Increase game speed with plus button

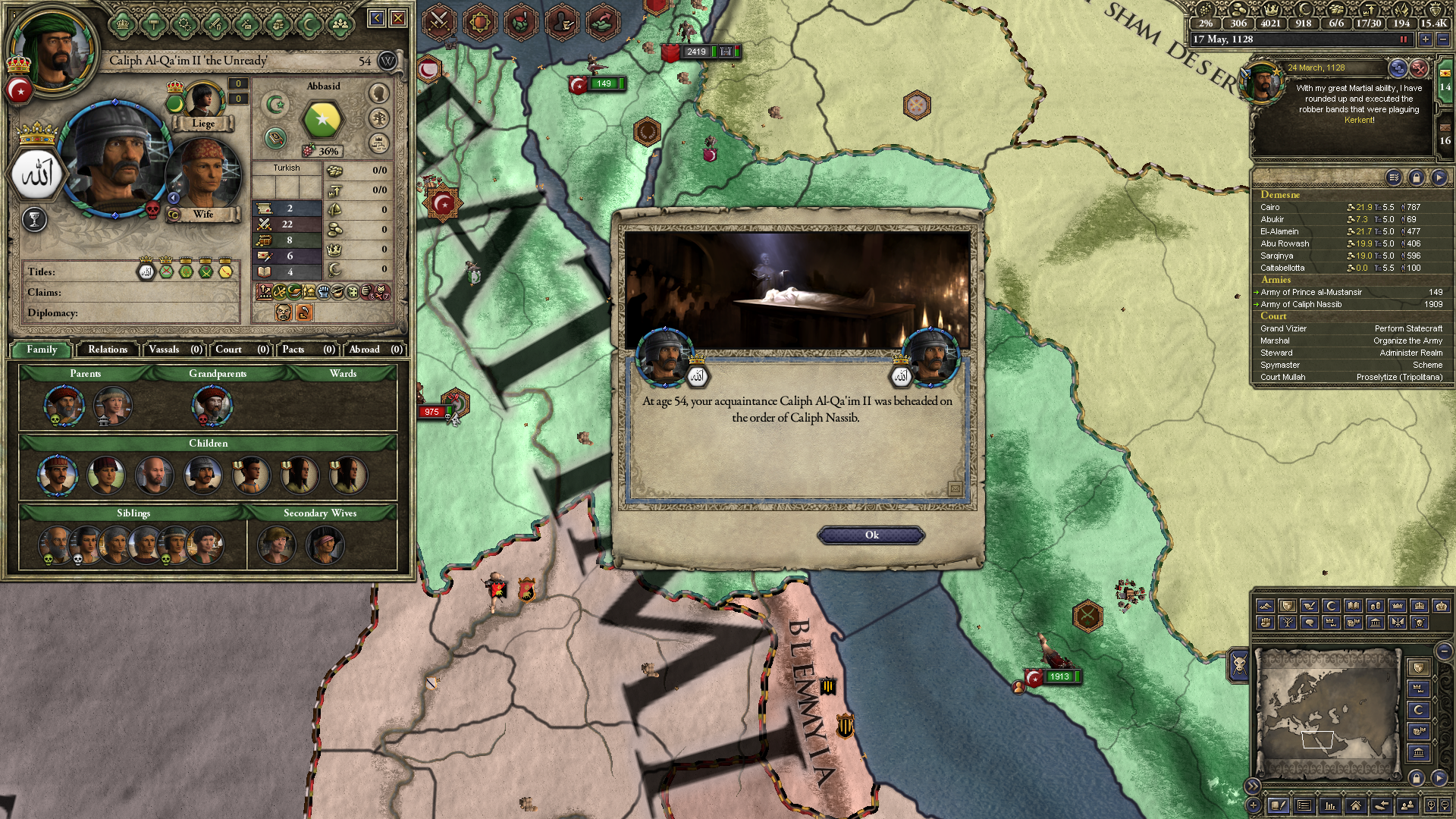(x=1426, y=39)
